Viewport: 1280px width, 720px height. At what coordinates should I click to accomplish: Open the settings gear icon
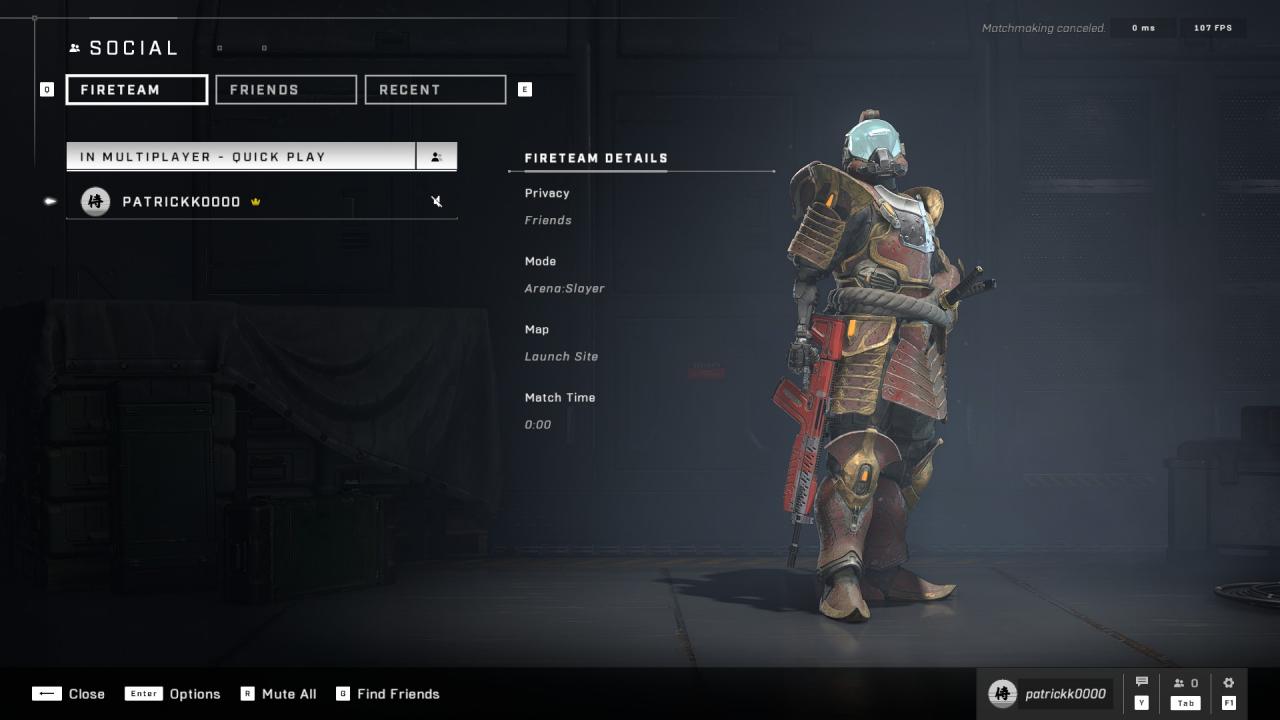1229,683
